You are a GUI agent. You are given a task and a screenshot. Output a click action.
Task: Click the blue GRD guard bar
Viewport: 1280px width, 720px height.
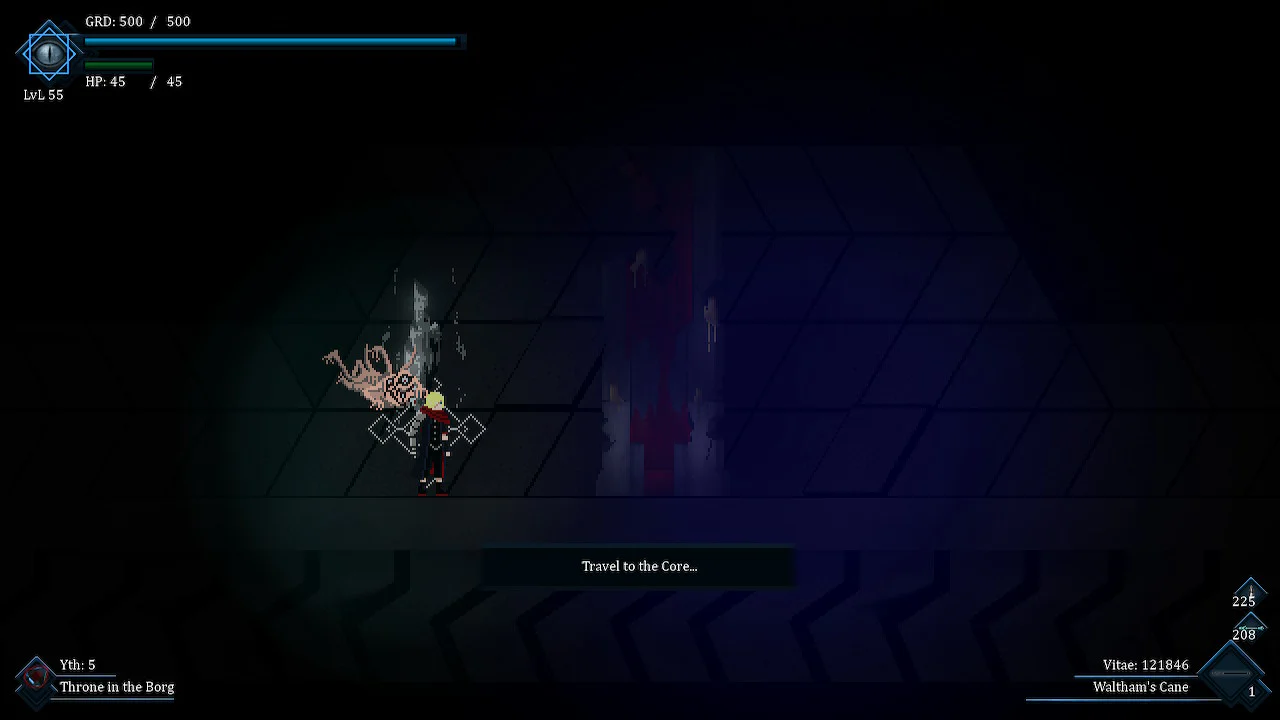click(x=270, y=41)
